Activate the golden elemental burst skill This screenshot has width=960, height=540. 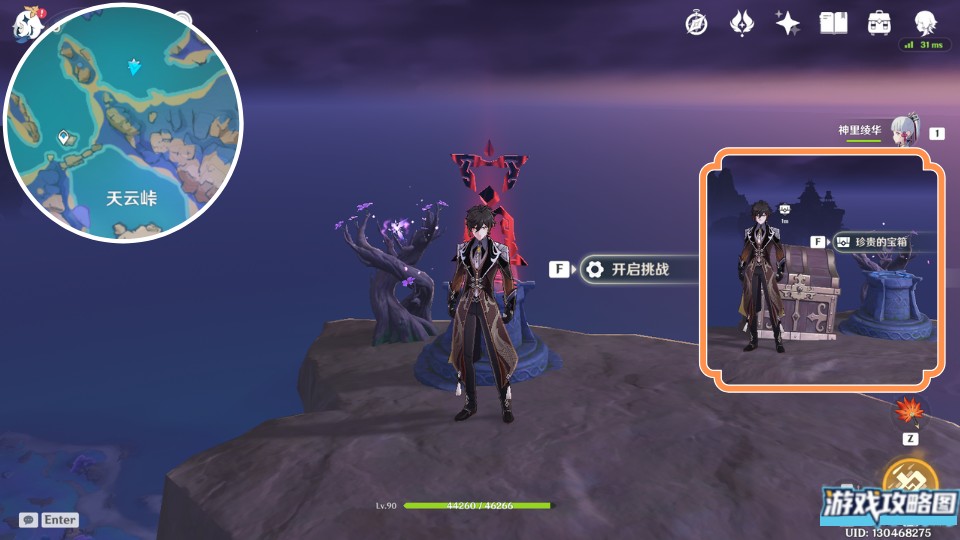[910, 480]
